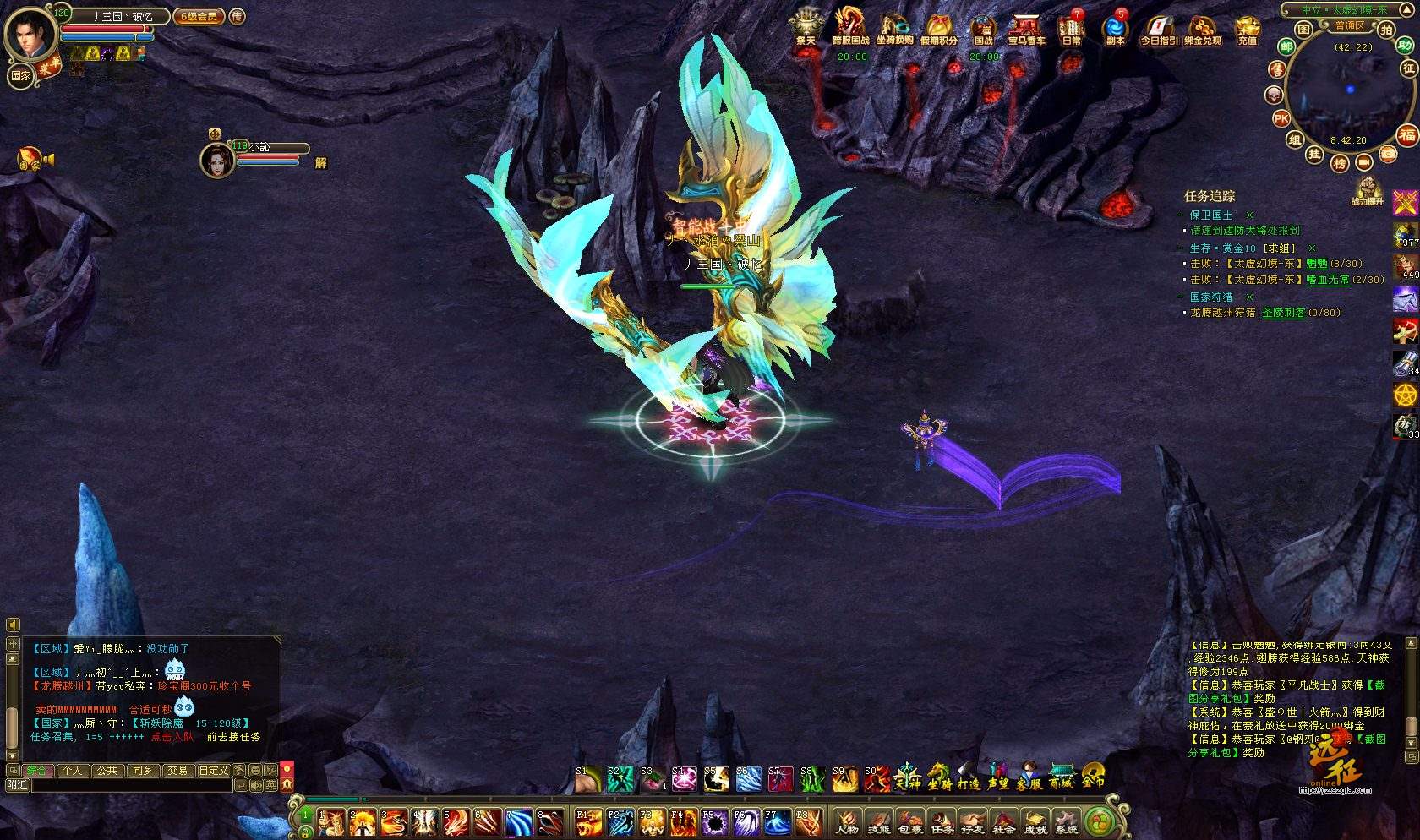Open the 副本 dungeon menu
The height and width of the screenshot is (840, 1420).
tap(1116, 28)
